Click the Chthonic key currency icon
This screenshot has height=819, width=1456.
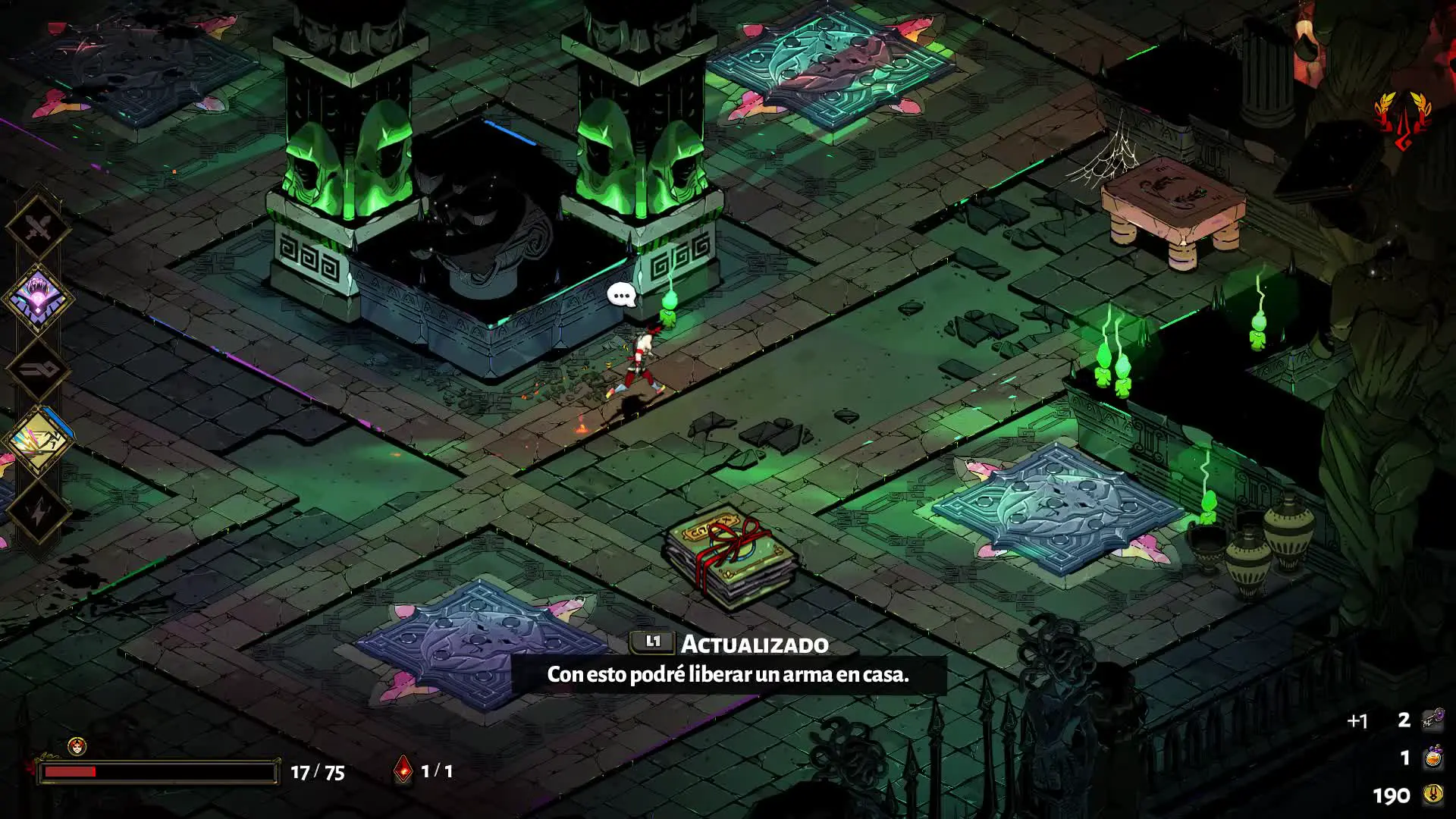[x=1432, y=719]
